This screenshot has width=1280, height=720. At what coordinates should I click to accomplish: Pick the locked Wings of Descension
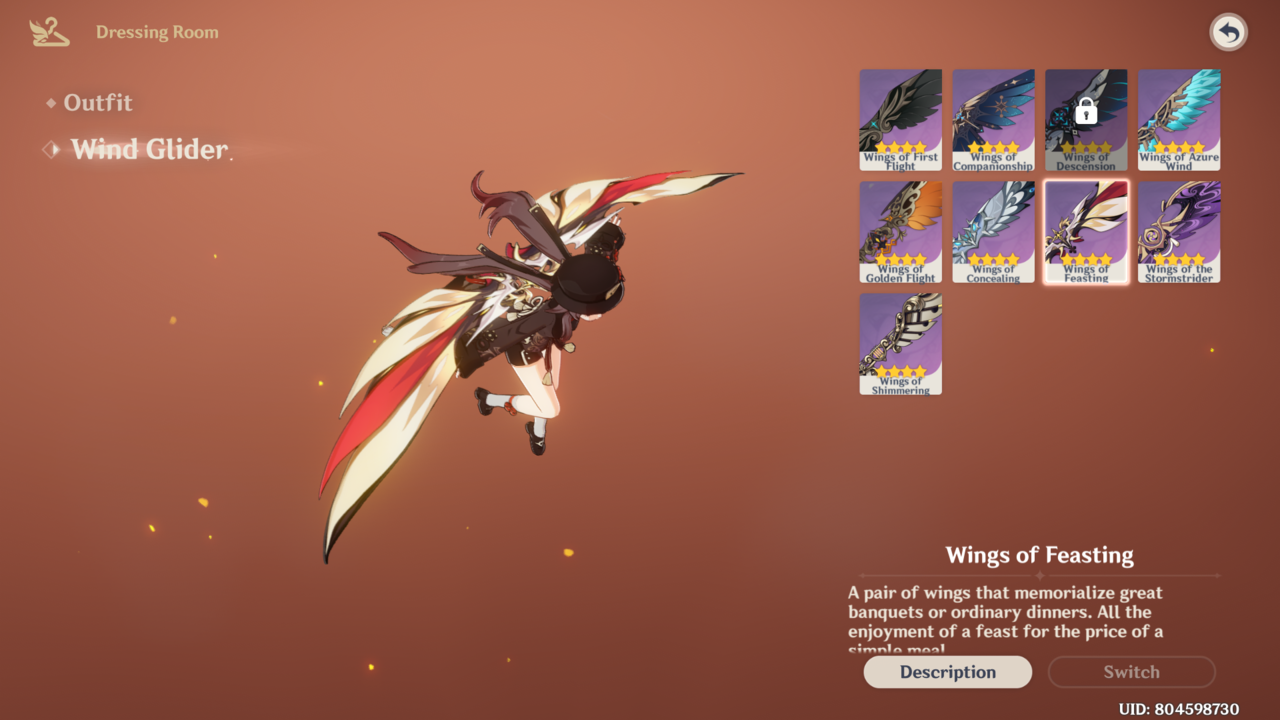click(x=1086, y=119)
